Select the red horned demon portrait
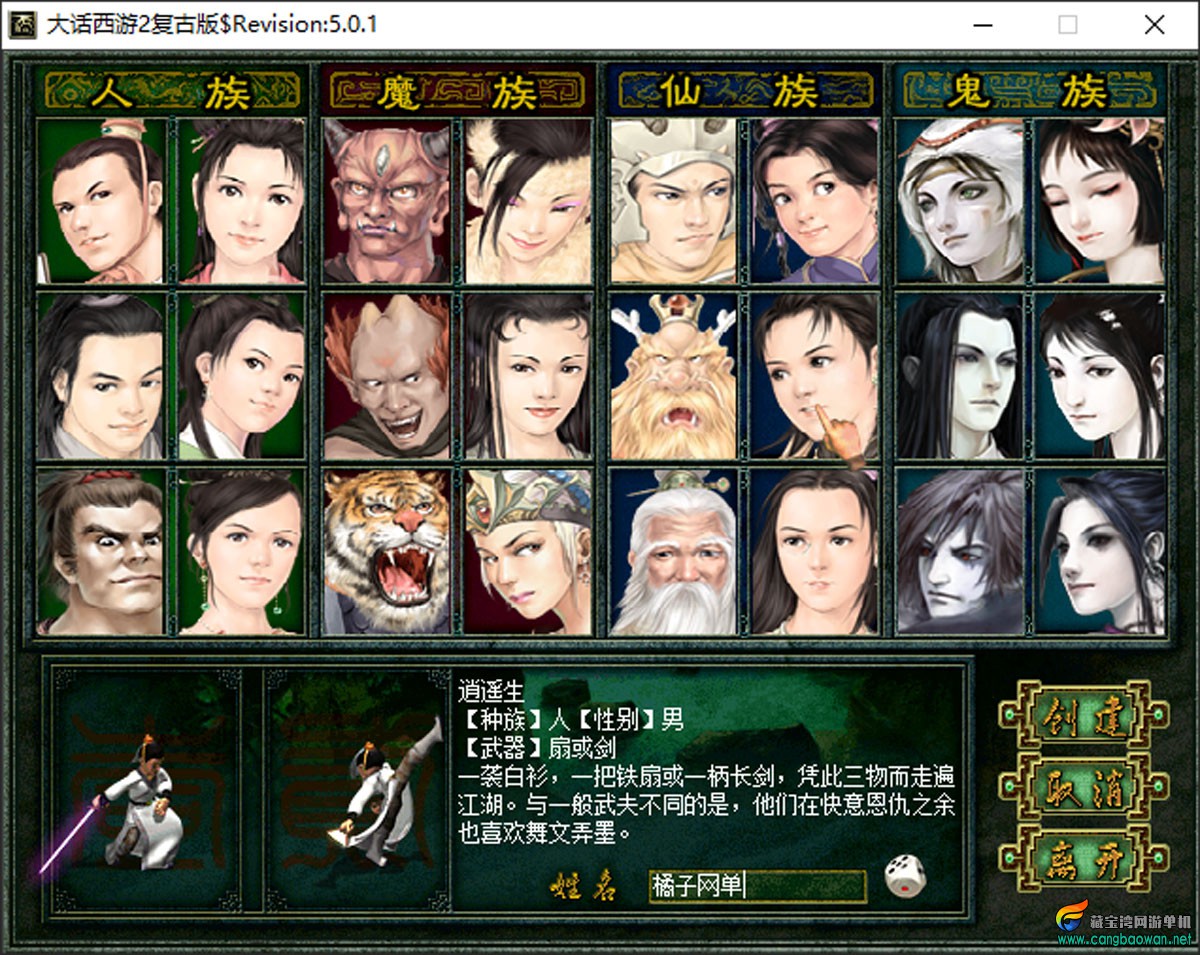 [x=387, y=201]
